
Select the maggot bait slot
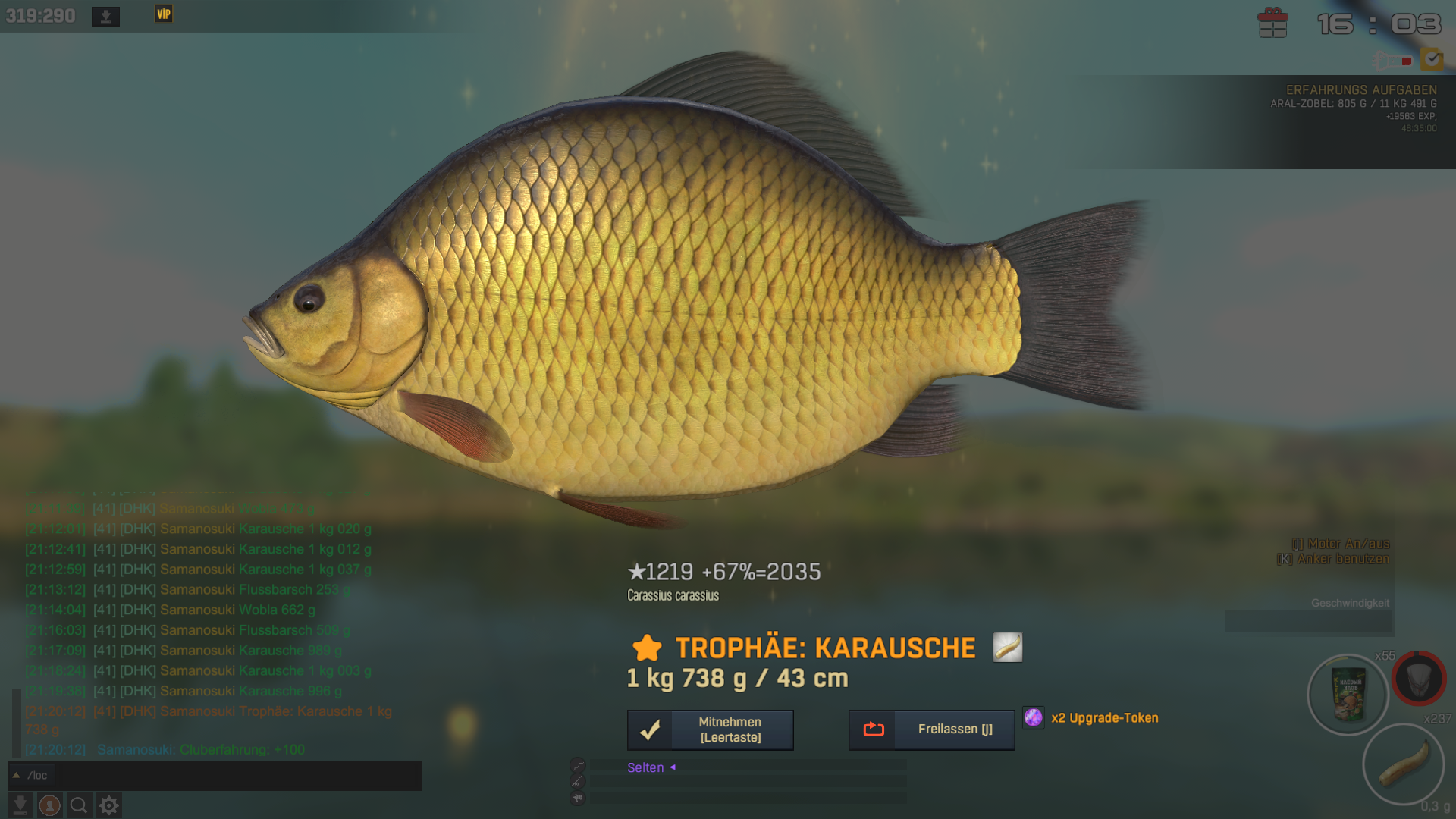(1403, 763)
